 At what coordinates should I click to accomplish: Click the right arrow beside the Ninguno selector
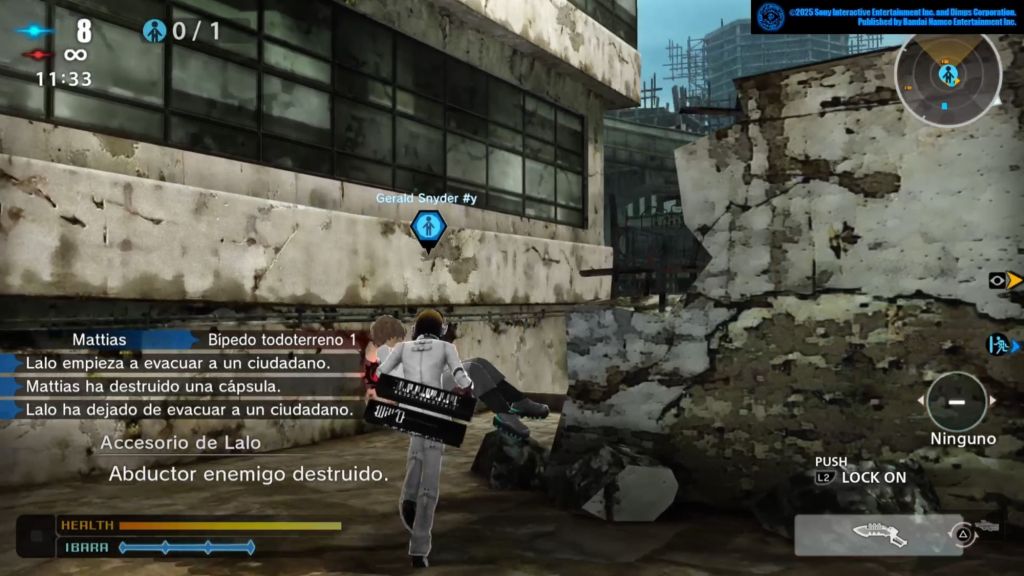993,401
